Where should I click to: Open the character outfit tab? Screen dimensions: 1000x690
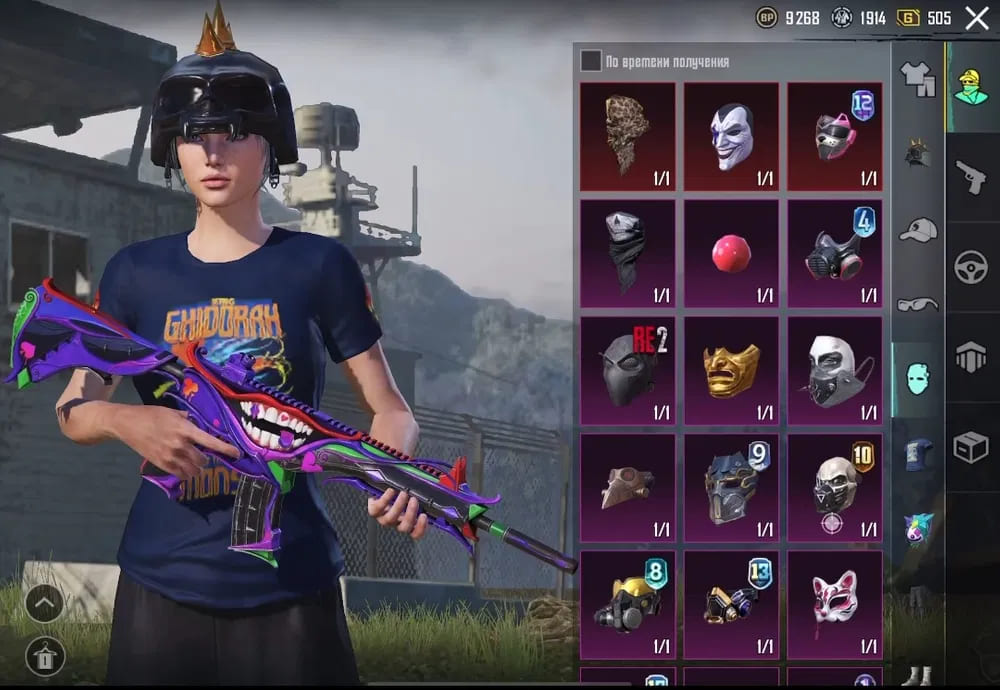pyautogui.click(x=971, y=87)
